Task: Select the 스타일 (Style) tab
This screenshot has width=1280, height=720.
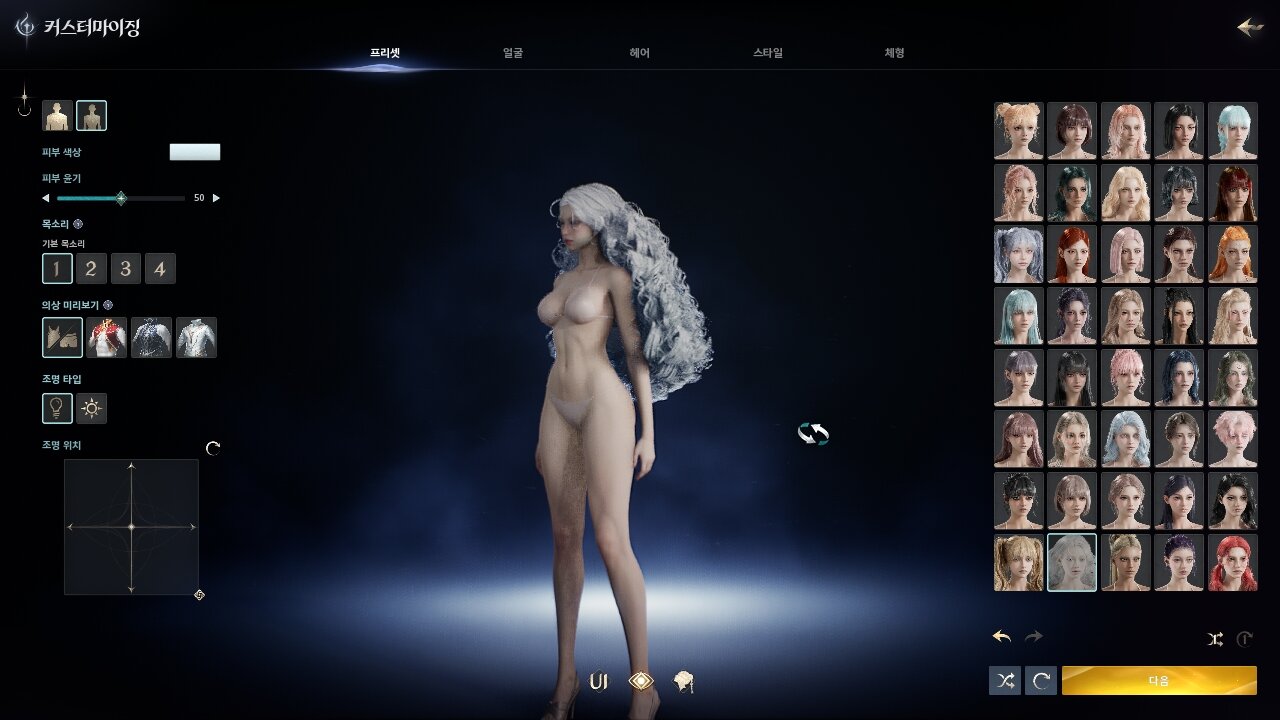Action: pyautogui.click(x=768, y=53)
